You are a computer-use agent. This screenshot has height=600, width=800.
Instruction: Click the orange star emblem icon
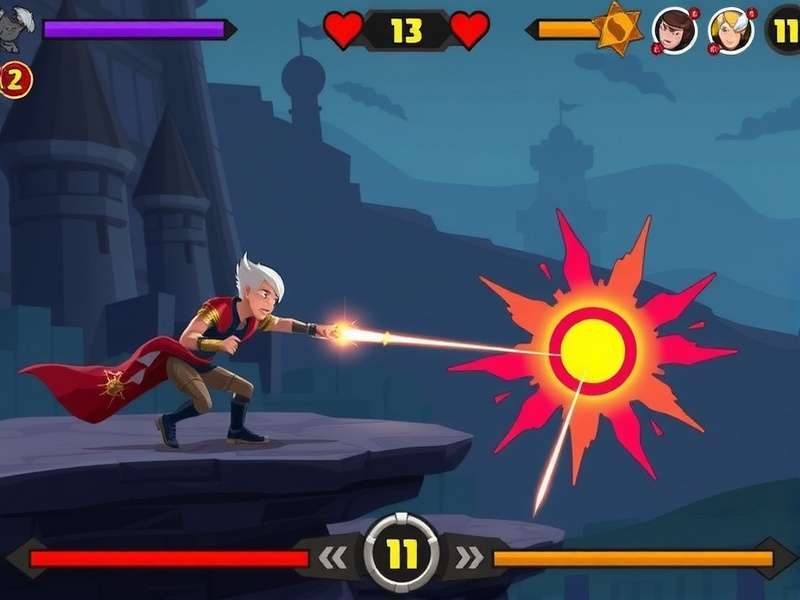click(x=617, y=28)
